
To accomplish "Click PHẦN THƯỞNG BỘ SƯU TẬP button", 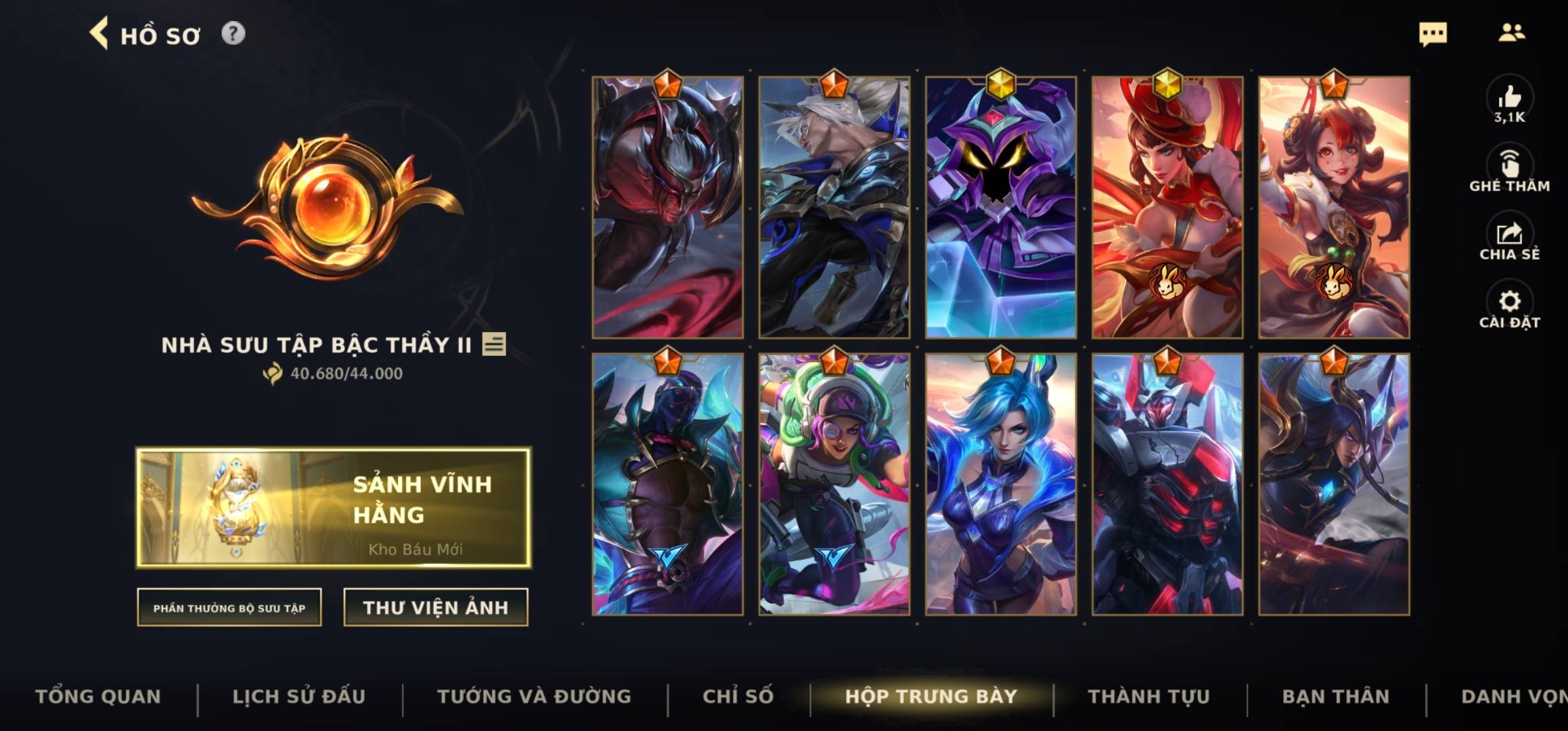I will click(229, 608).
